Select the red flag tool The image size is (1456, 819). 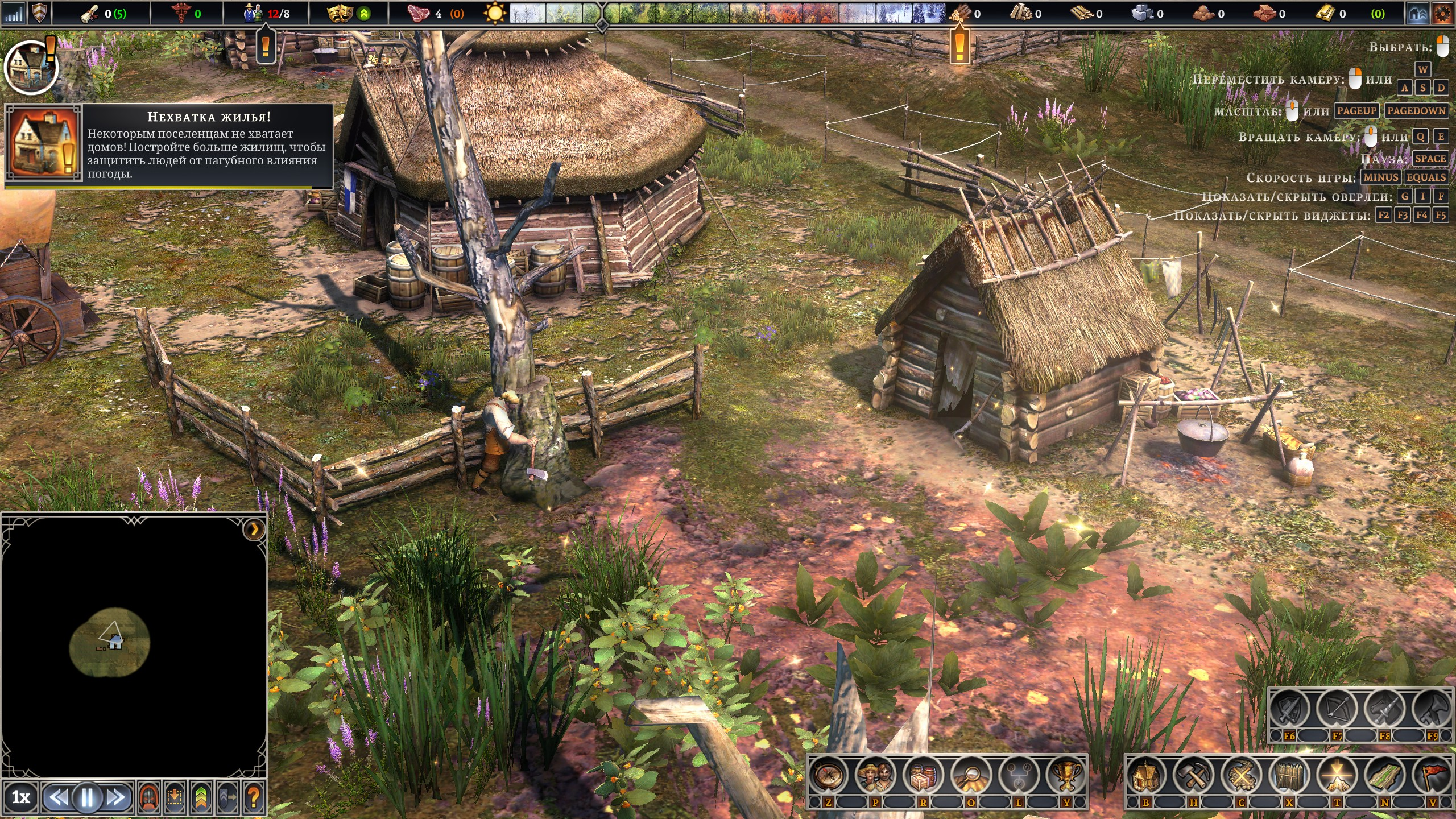click(x=1433, y=775)
